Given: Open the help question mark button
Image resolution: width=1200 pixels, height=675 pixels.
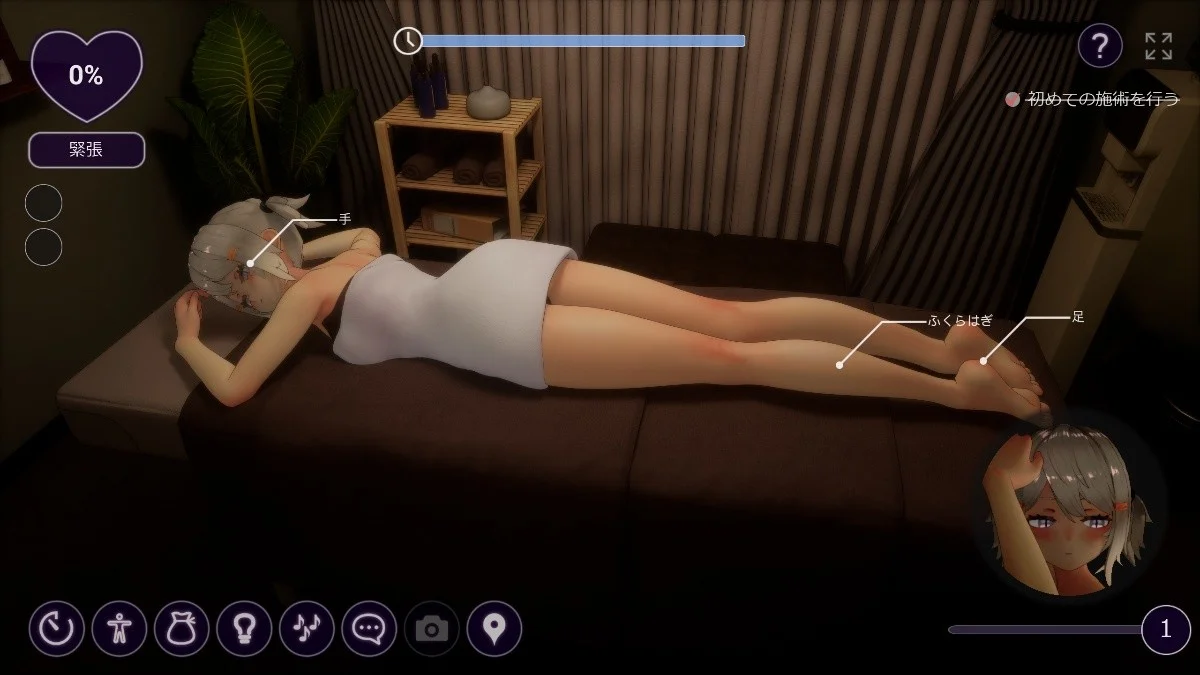Looking at the screenshot, I should click(x=1099, y=46).
